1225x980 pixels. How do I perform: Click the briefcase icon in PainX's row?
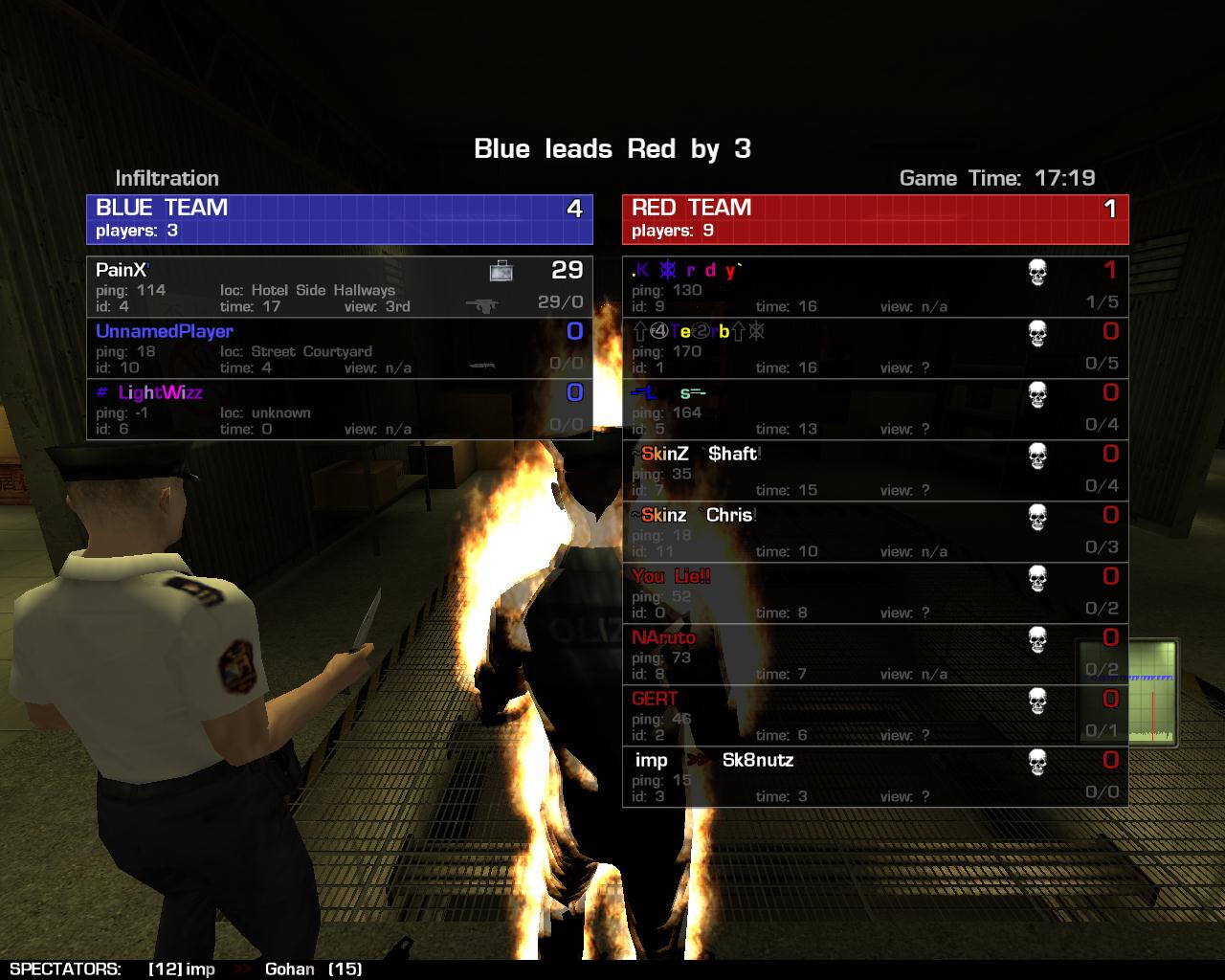tap(501, 271)
